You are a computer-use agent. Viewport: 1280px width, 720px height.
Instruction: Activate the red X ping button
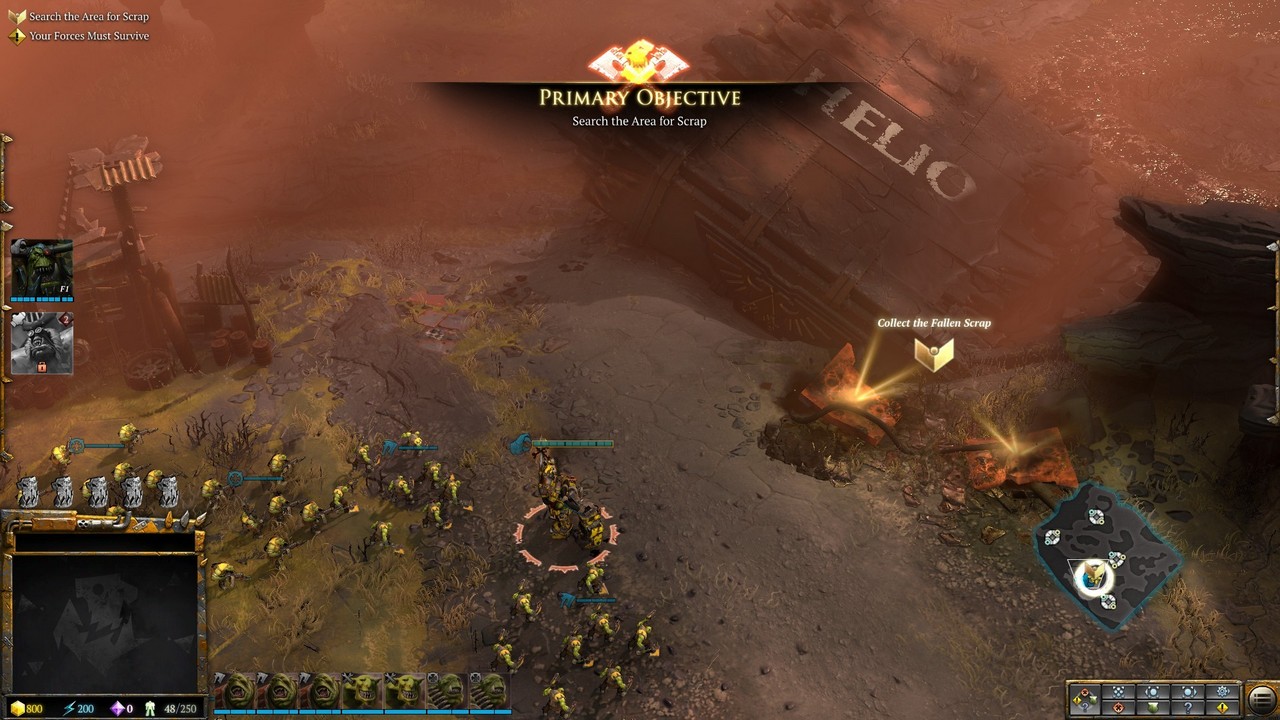pyautogui.click(x=1119, y=708)
